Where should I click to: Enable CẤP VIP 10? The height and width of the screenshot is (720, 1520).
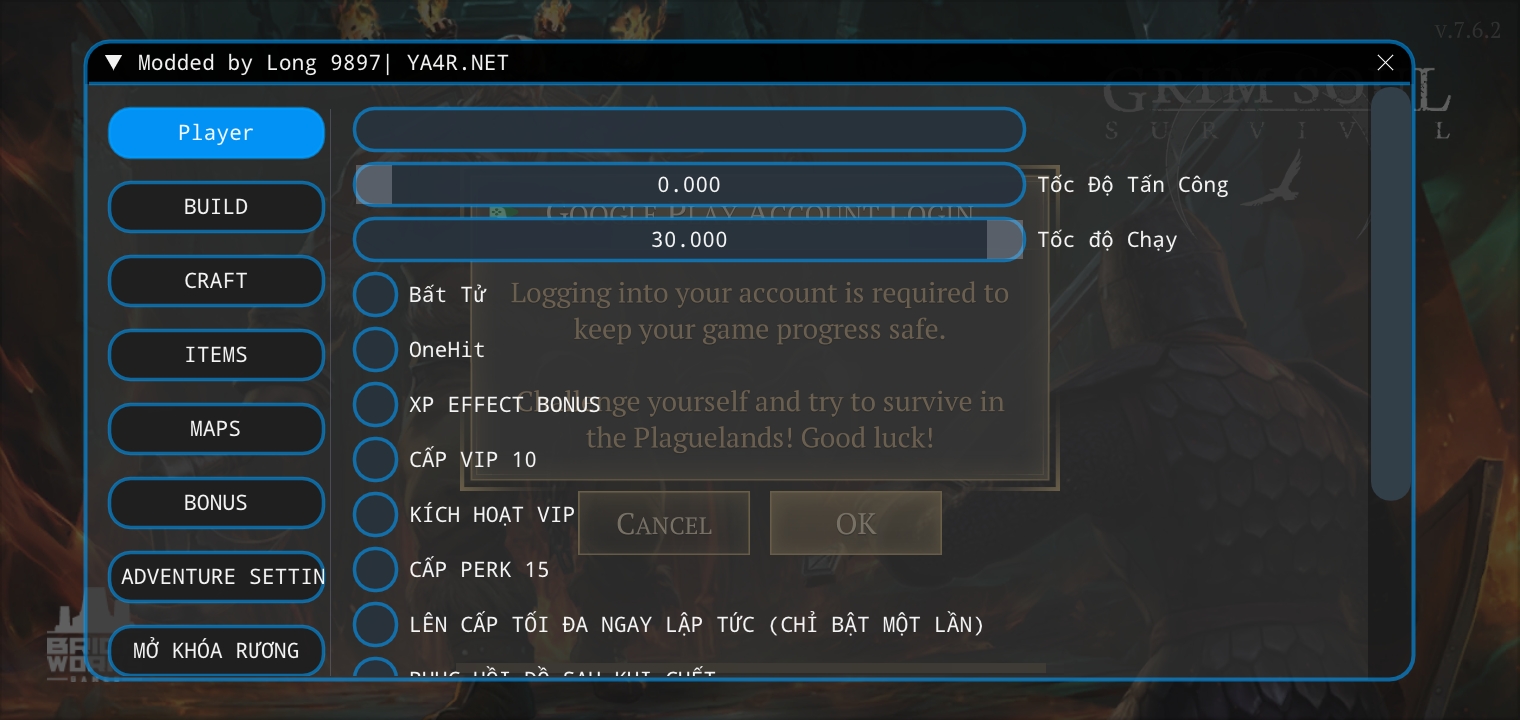(x=375, y=459)
